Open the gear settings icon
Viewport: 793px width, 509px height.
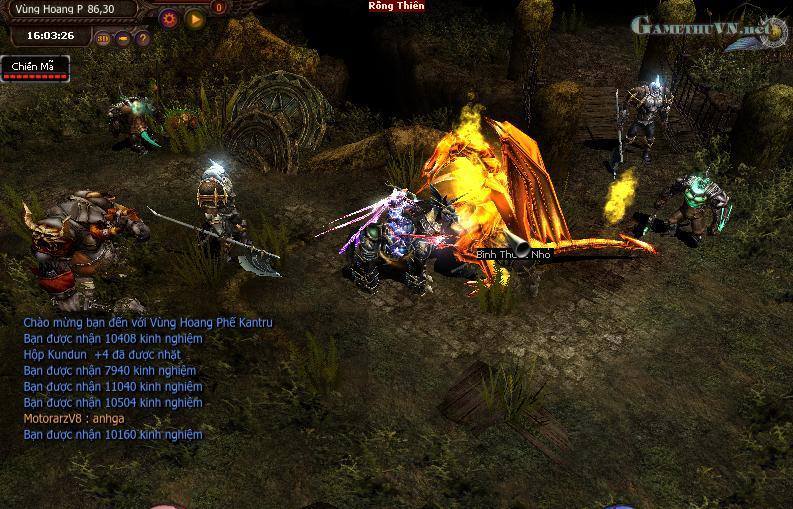click(169, 18)
